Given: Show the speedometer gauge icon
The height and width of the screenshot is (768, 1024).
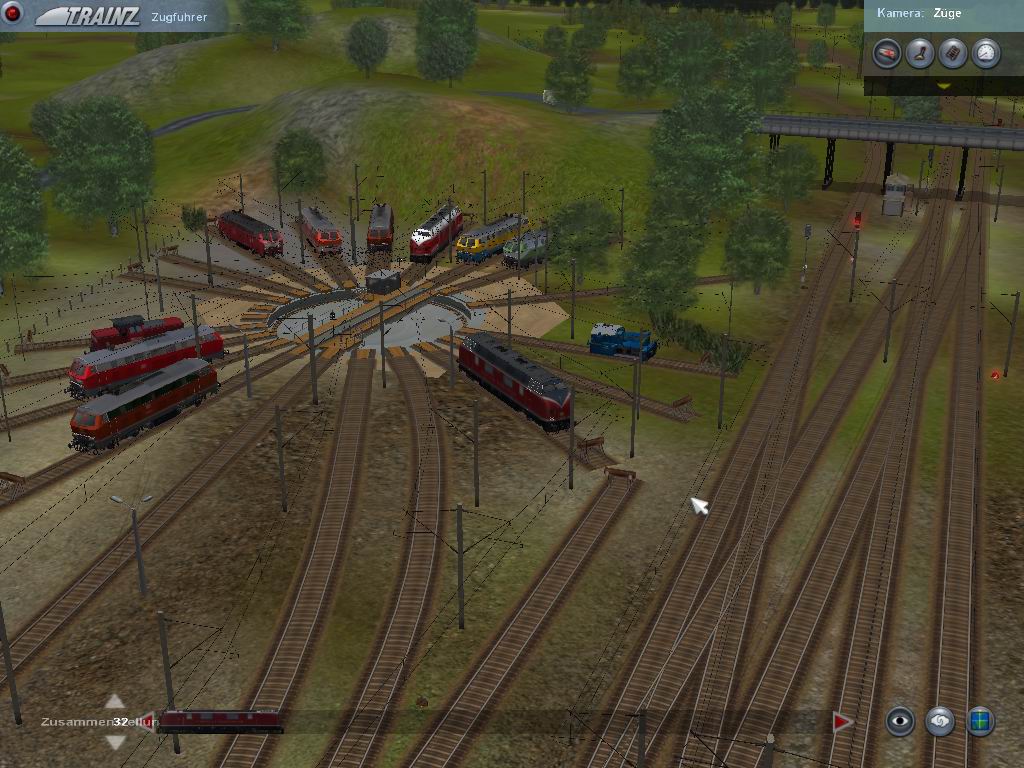Looking at the screenshot, I should pos(985,53).
